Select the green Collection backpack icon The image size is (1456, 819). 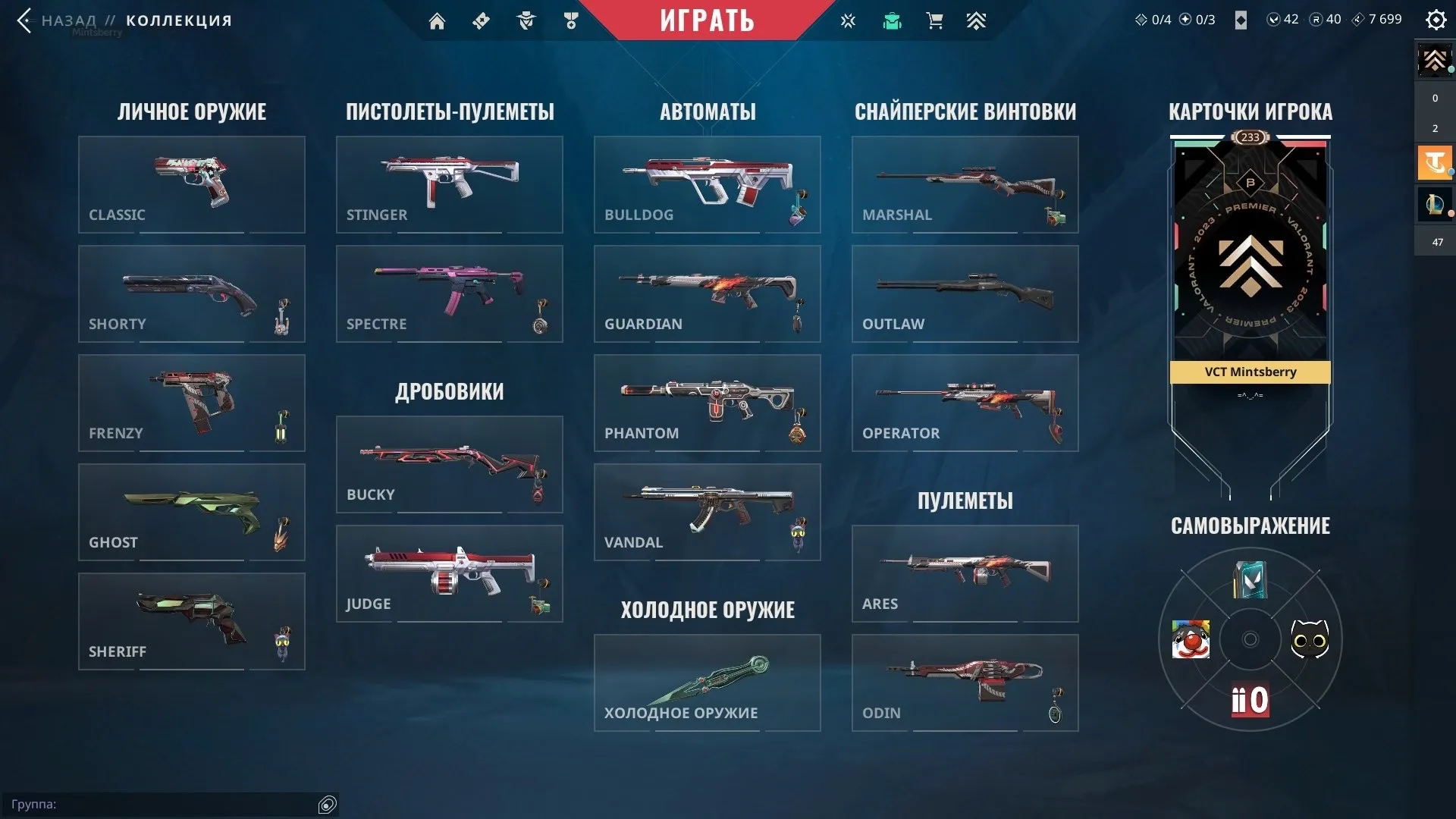pos(892,20)
